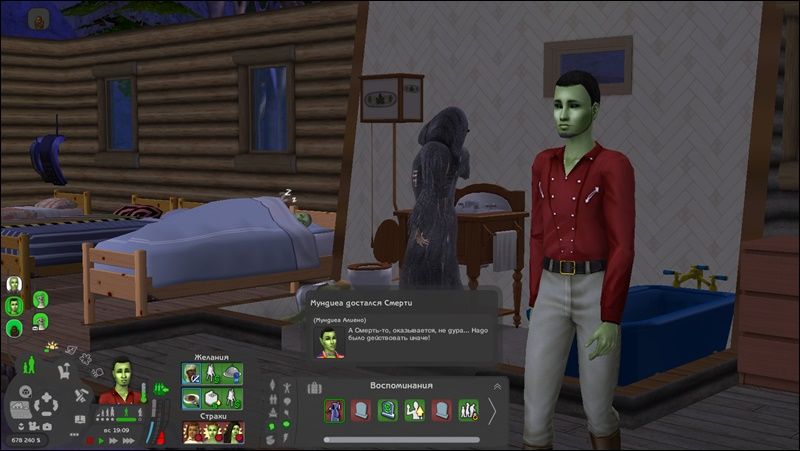The image size is (800, 451).
Task: Select the green alien tombstone memory
Action: pos(388,410)
